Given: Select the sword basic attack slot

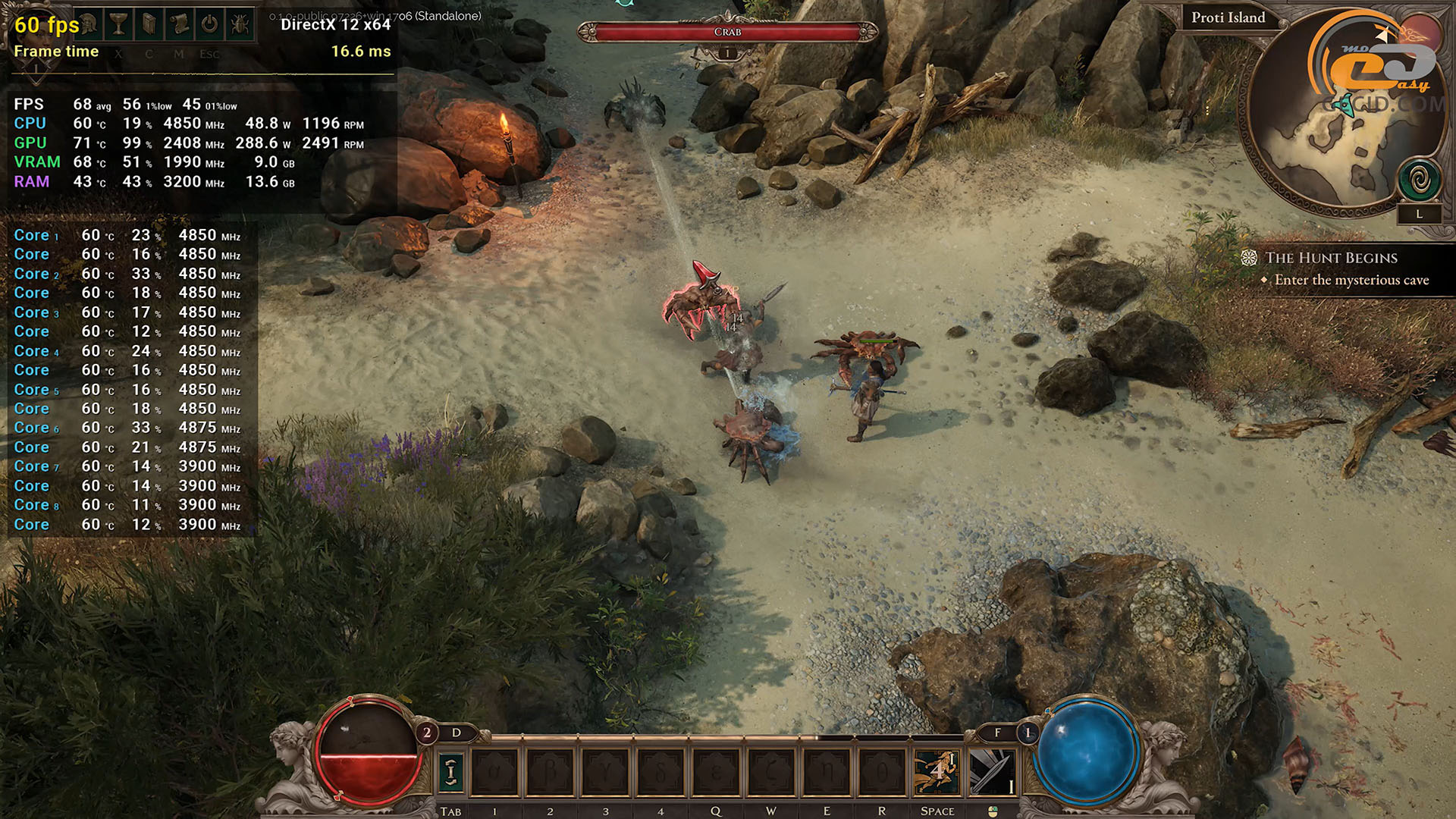Looking at the screenshot, I should tap(992, 772).
